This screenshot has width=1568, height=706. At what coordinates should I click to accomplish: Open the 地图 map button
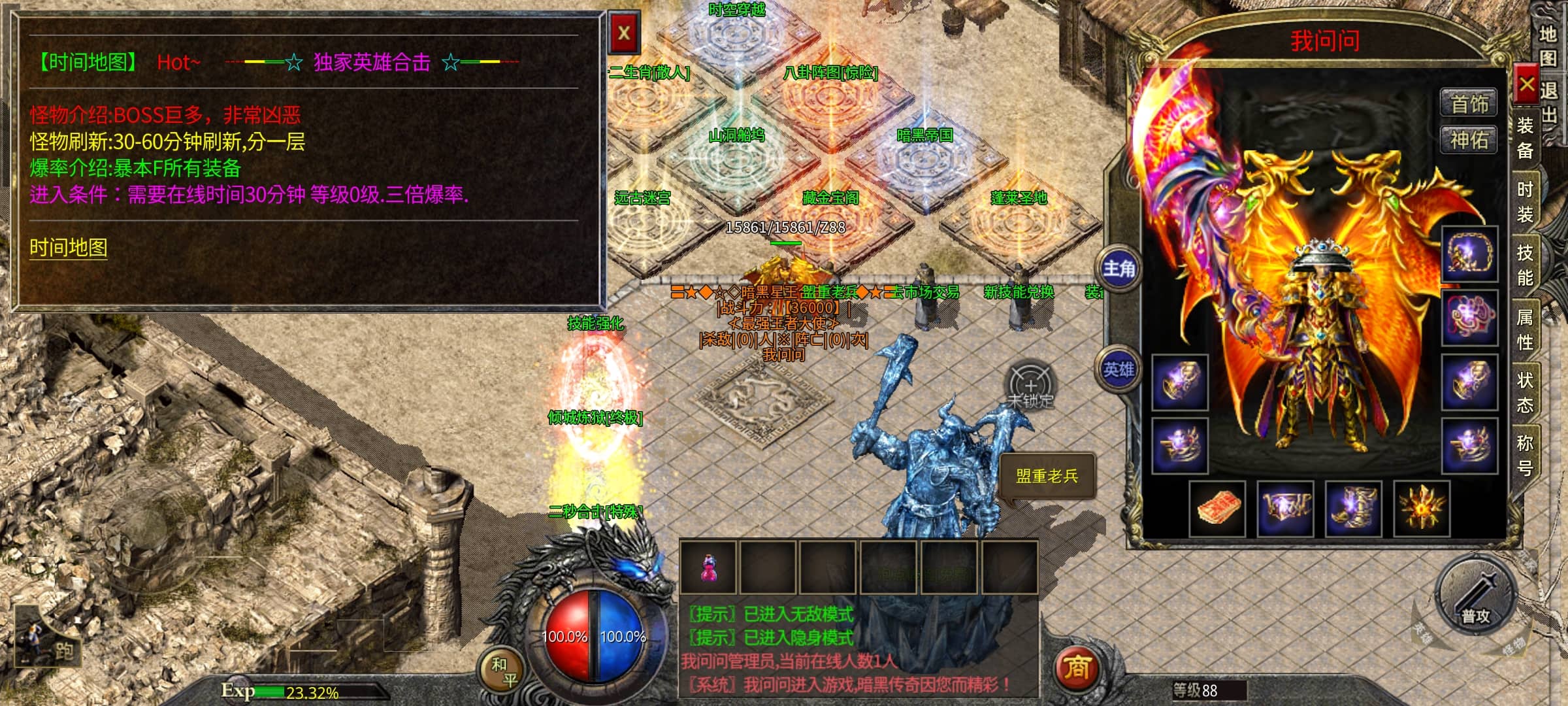tap(1547, 46)
